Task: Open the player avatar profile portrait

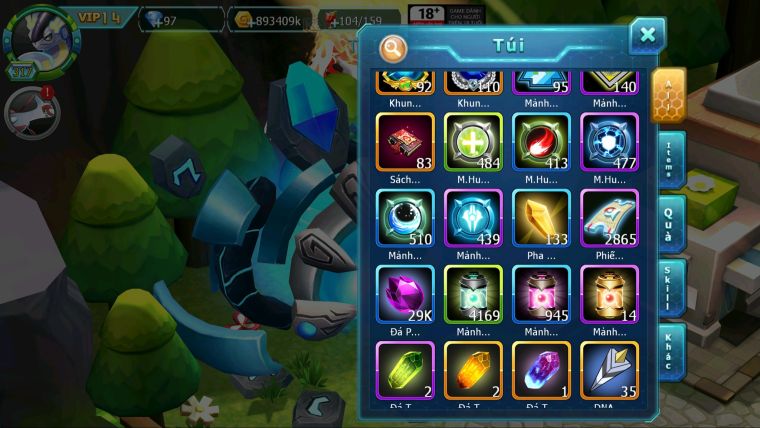Action: tap(35, 35)
